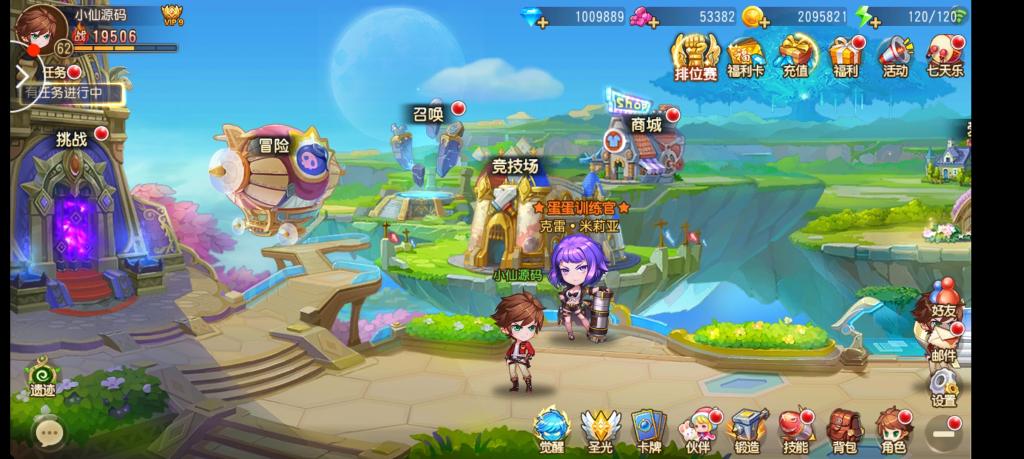Open the 伙伴 partners menu

[x=699, y=431]
